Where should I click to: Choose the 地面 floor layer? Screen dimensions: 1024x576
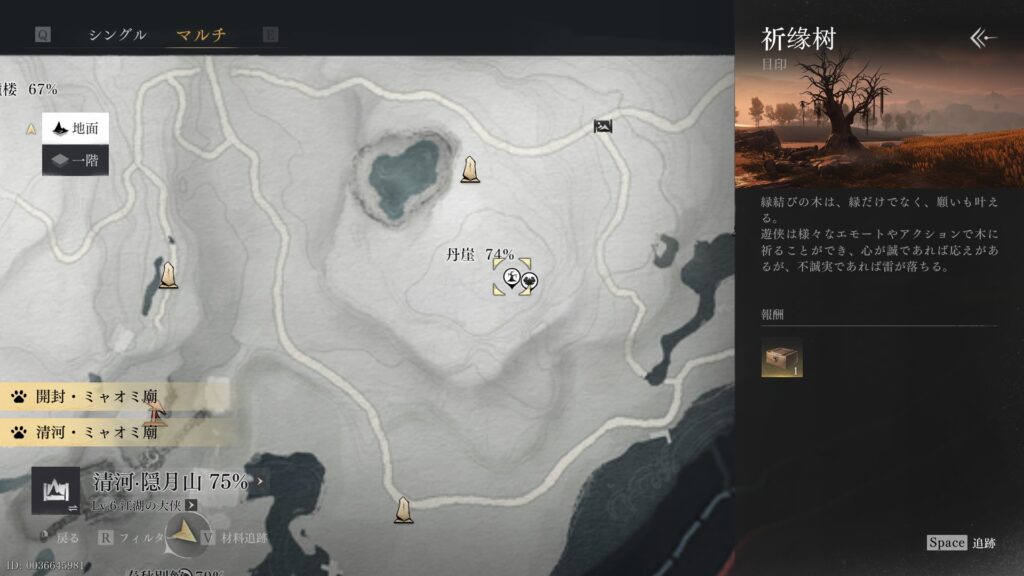[x=75, y=128]
